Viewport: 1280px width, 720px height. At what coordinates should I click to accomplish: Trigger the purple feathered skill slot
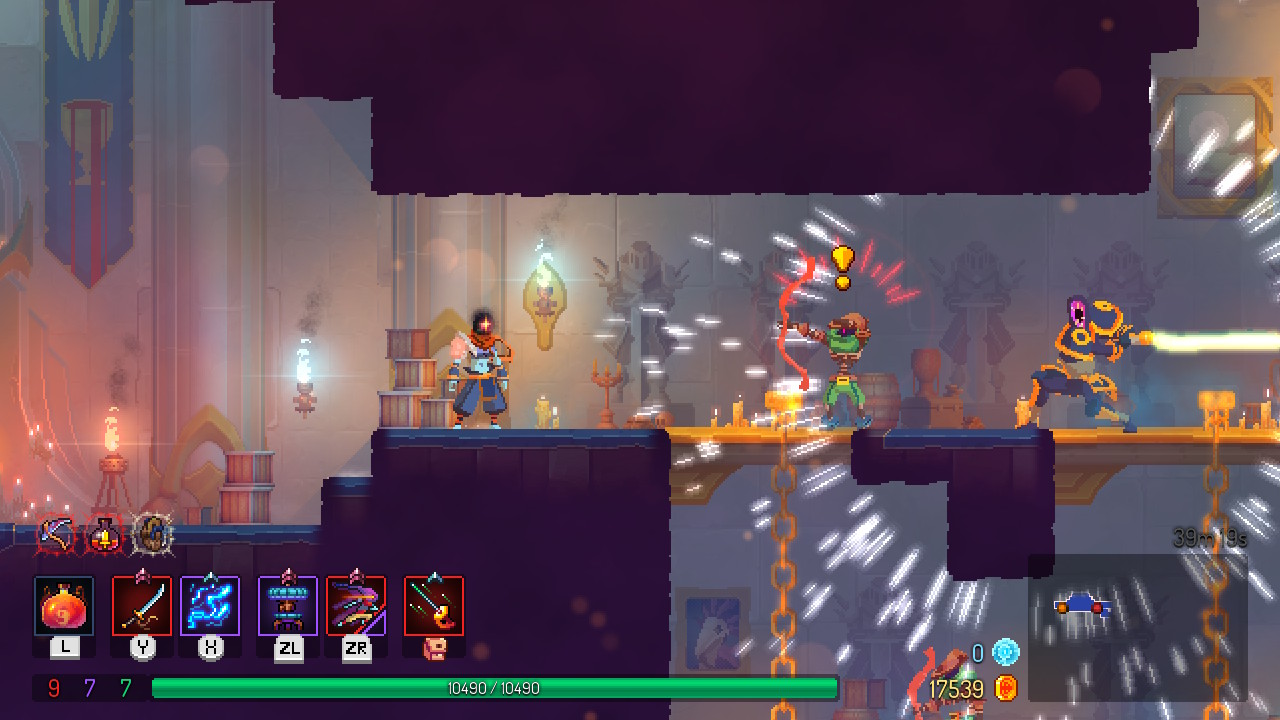pyautogui.click(x=356, y=606)
